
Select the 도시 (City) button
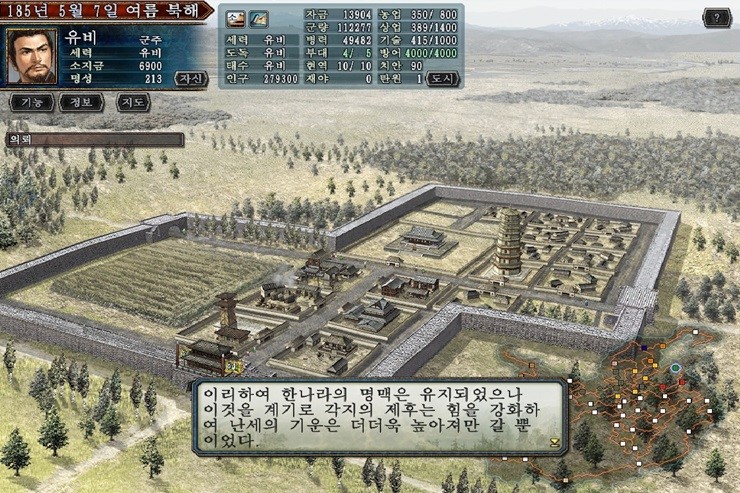[x=444, y=79]
